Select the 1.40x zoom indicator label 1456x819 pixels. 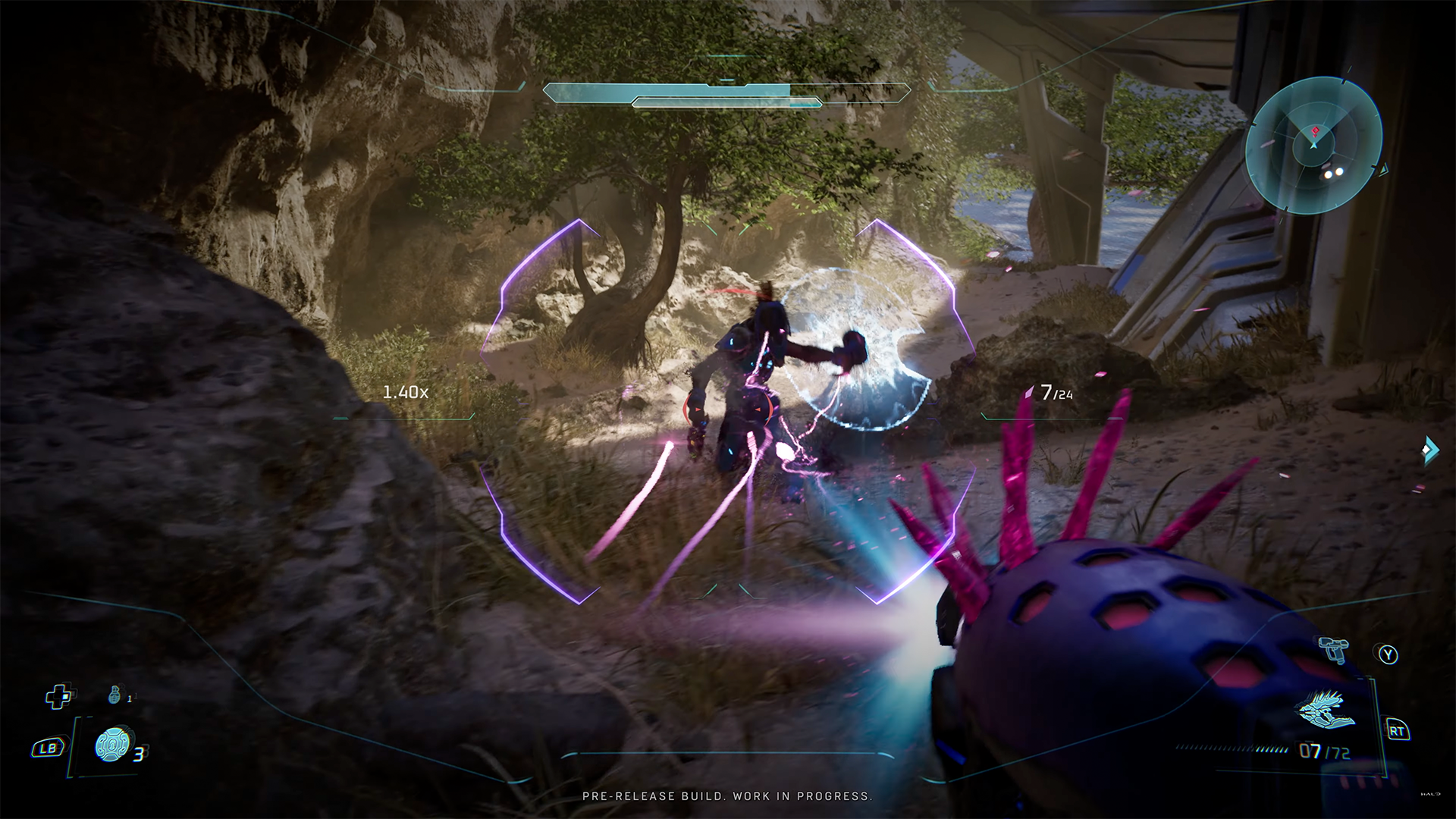click(406, 391)
